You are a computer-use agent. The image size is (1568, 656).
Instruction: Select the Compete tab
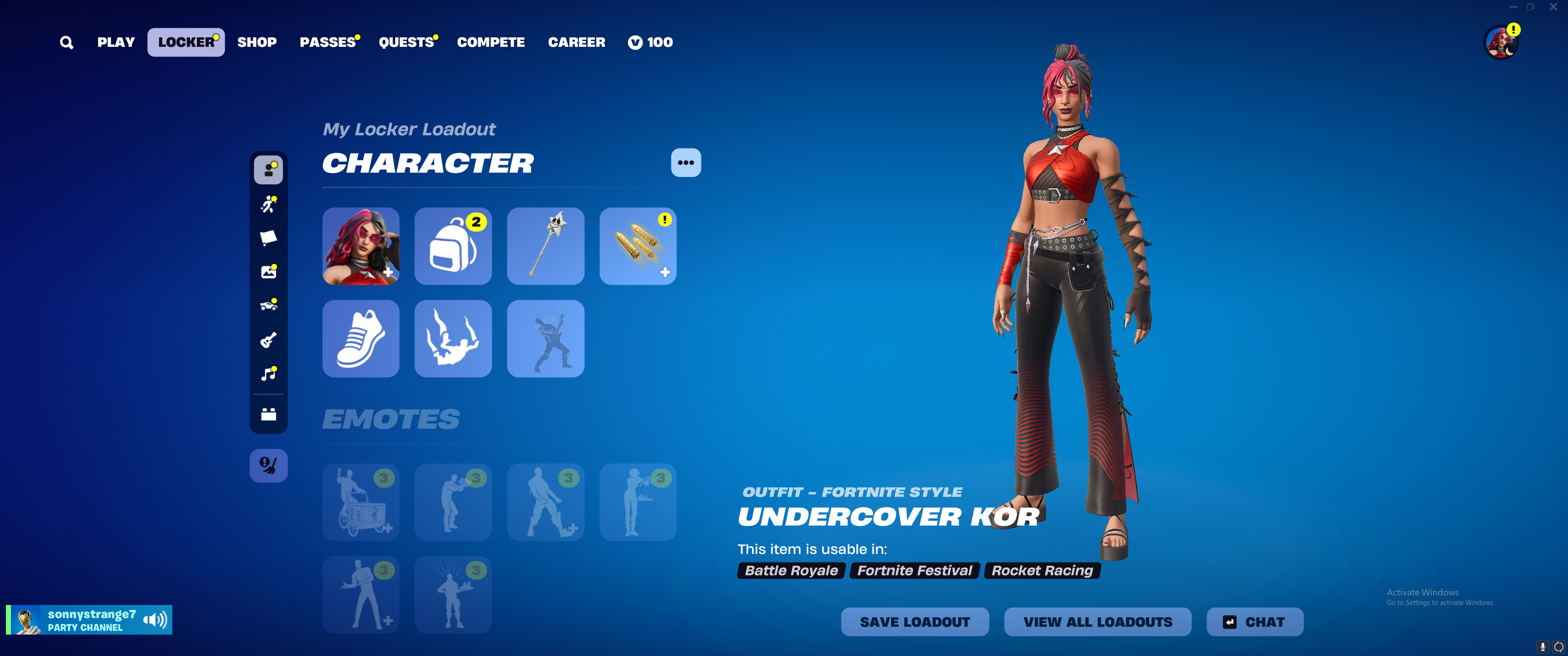[490, 43]
